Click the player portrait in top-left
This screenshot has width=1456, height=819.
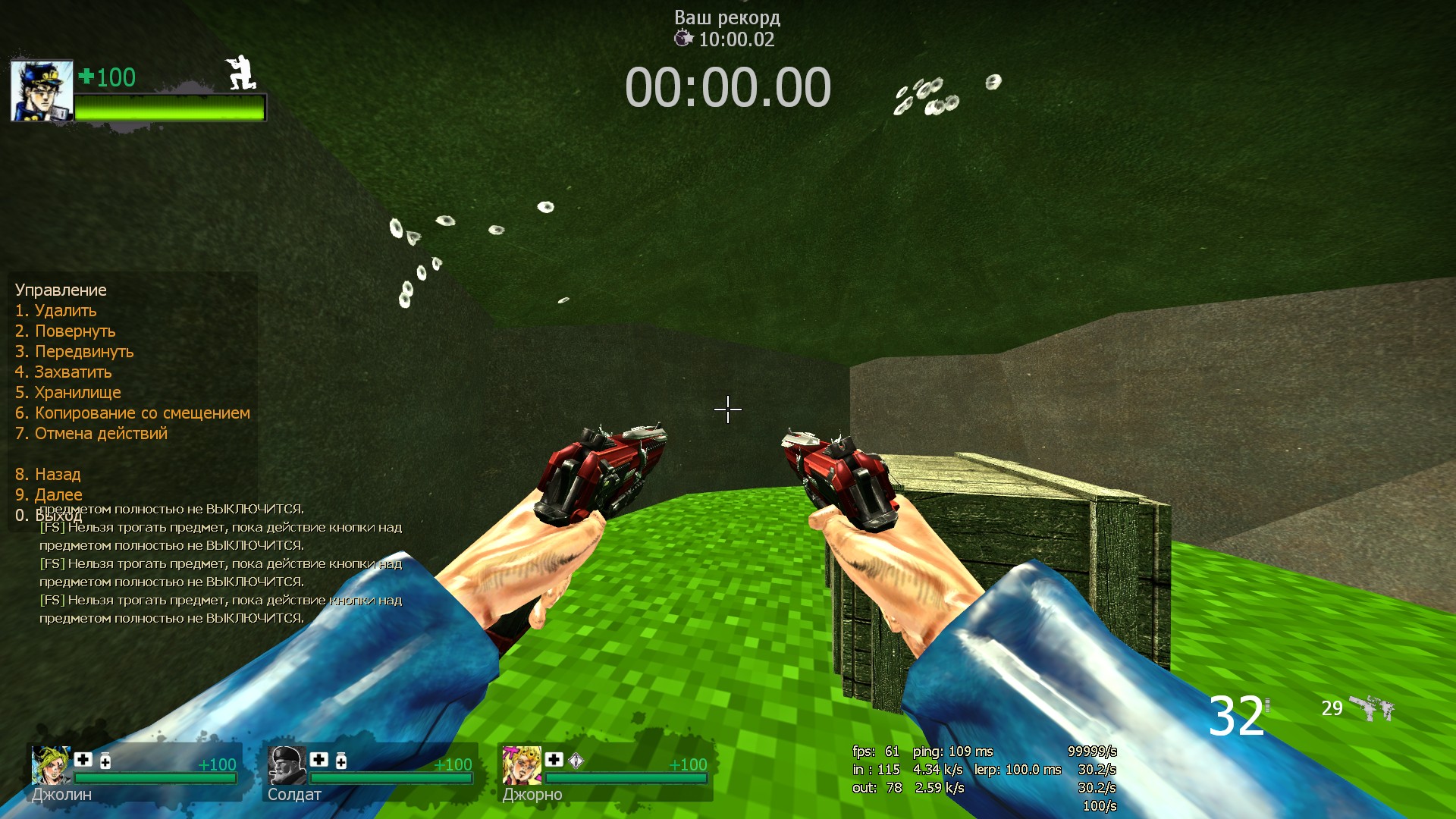click(42, 91)
